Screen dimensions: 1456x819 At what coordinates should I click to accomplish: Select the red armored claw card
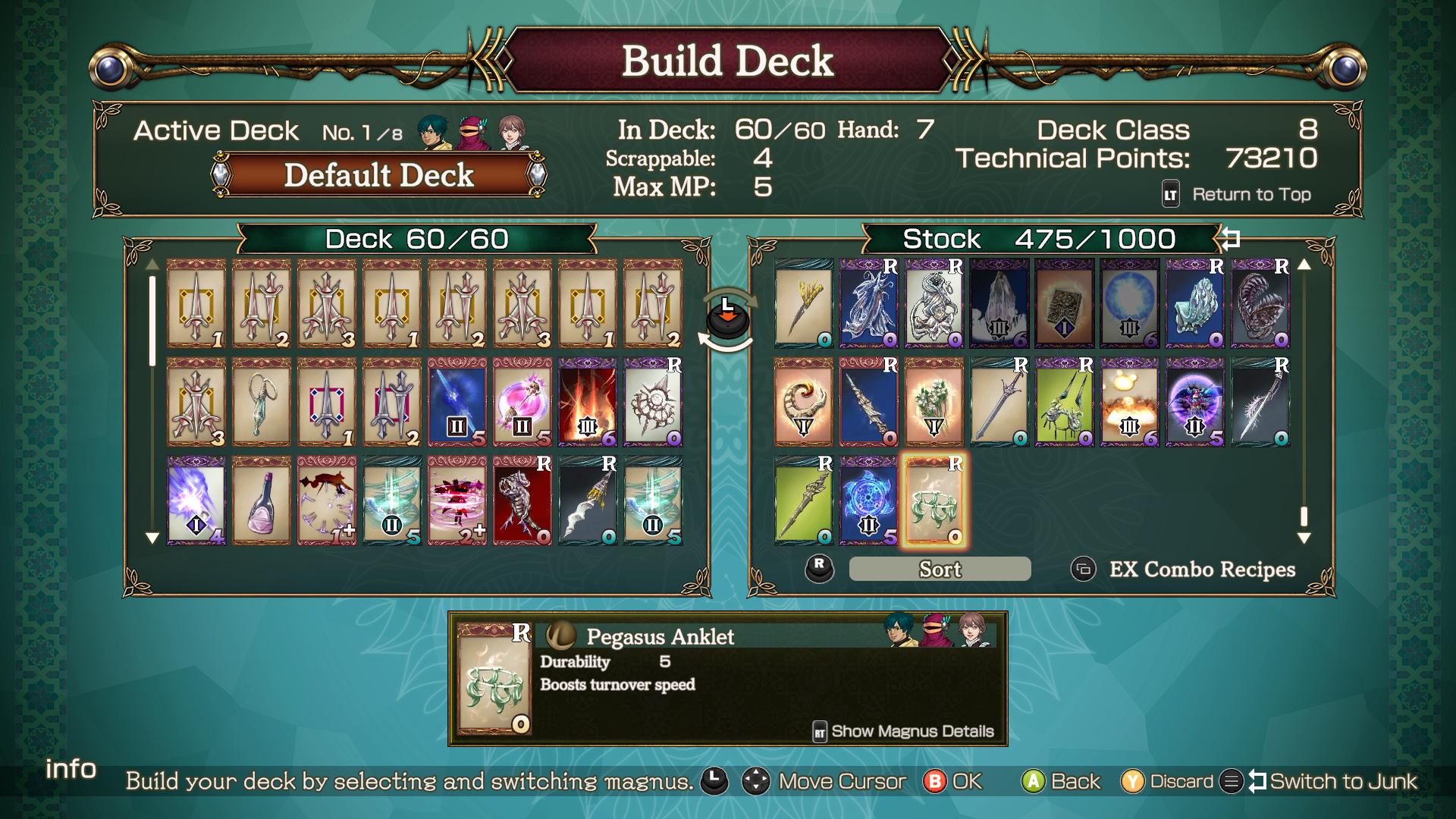point(522,500)
